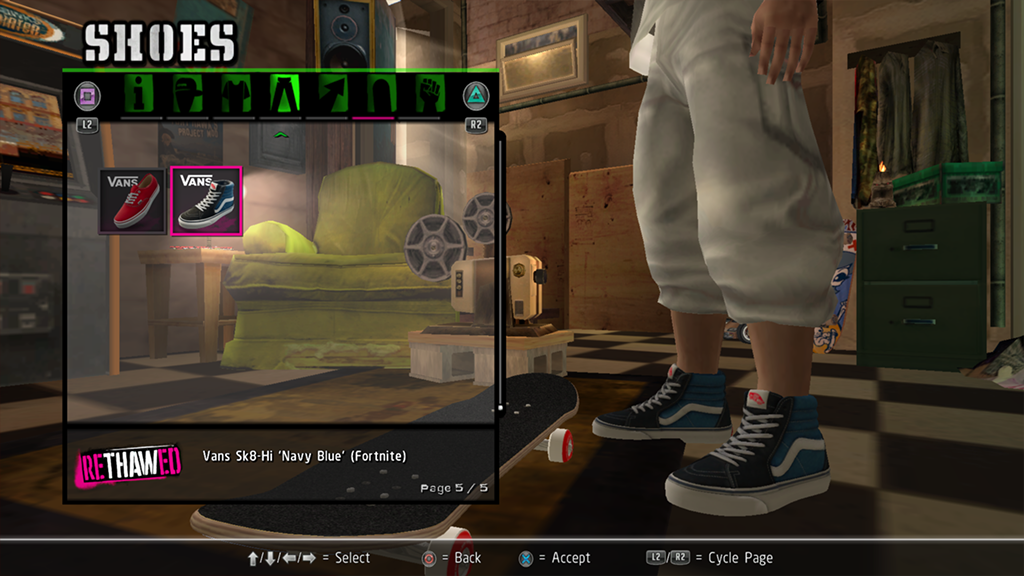Open the info category tab

[141, 95]
